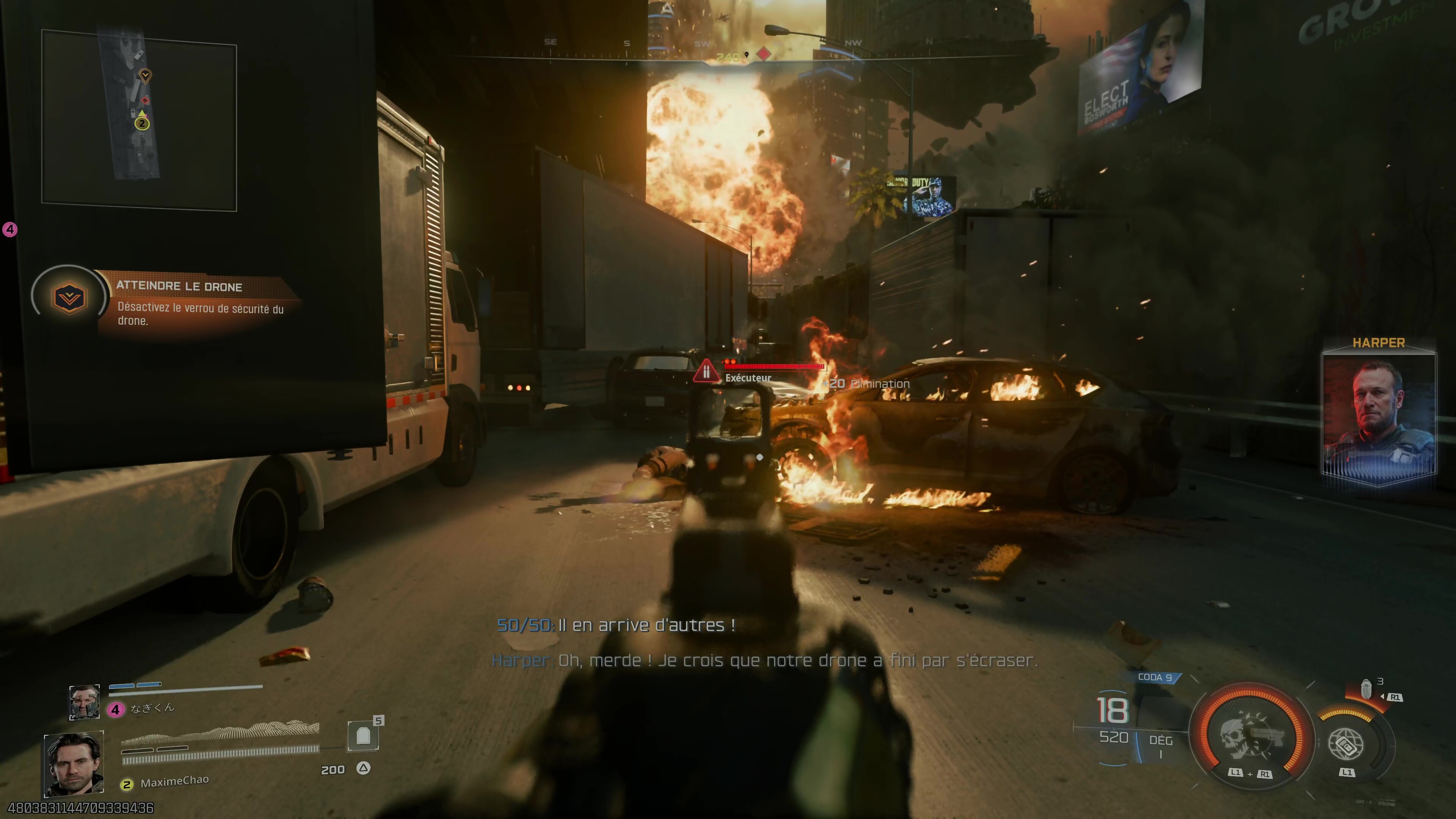Open the minimap panel

(139, 120)
